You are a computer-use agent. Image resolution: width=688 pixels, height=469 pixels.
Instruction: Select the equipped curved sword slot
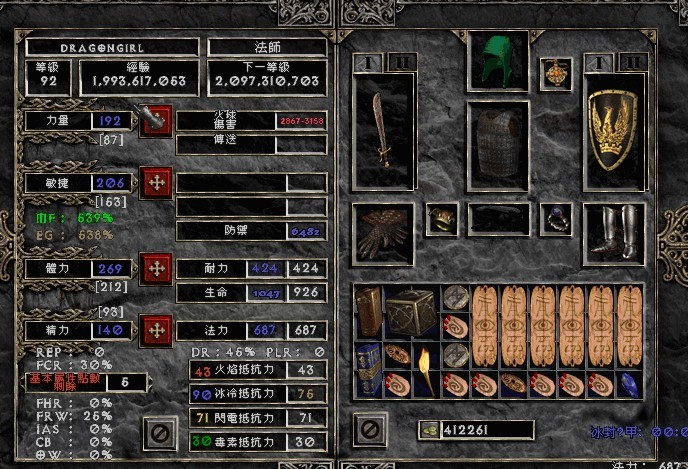[385, 131]
